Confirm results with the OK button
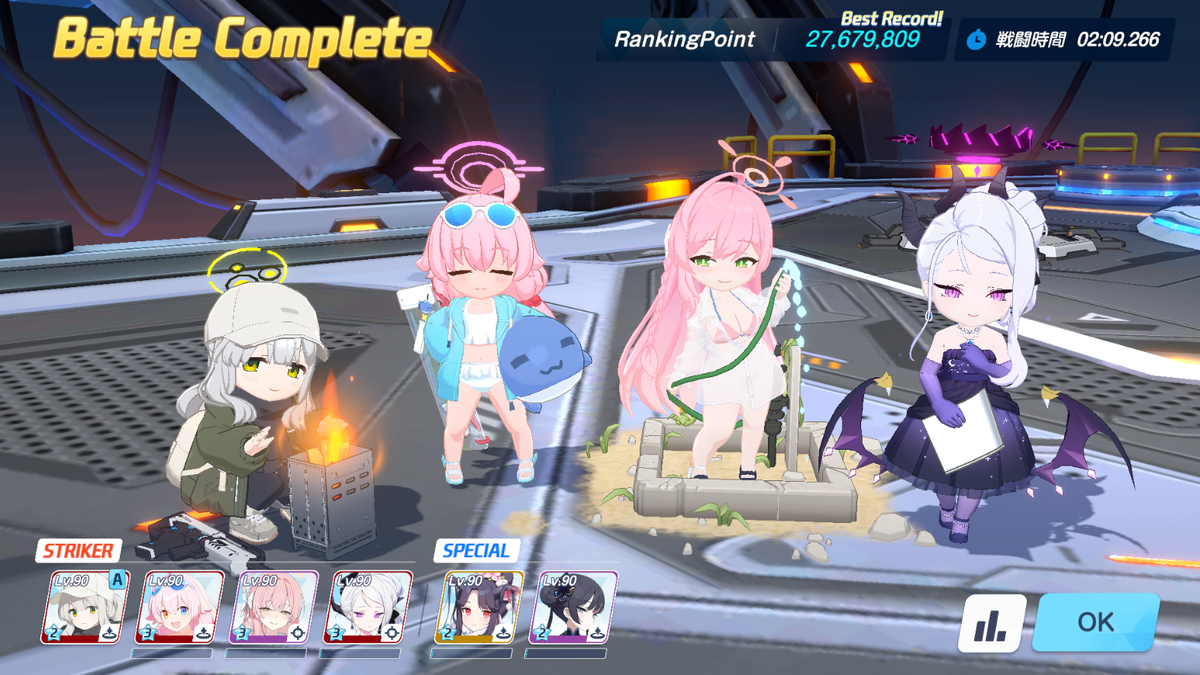The image size is (1200, 675). coord(1095,622)
